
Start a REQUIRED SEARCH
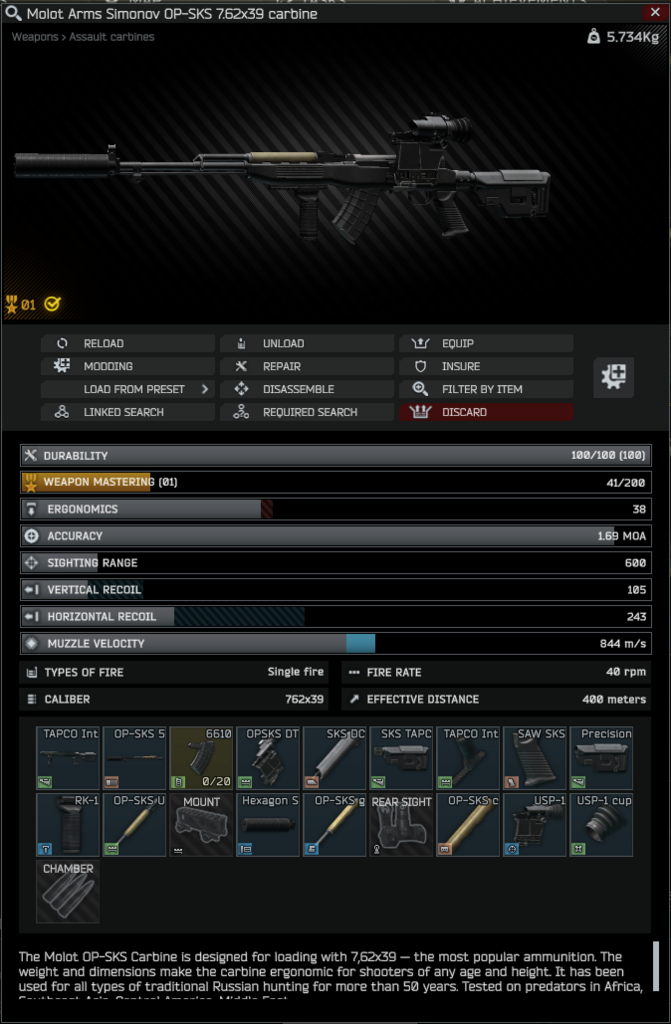point(307,412)
